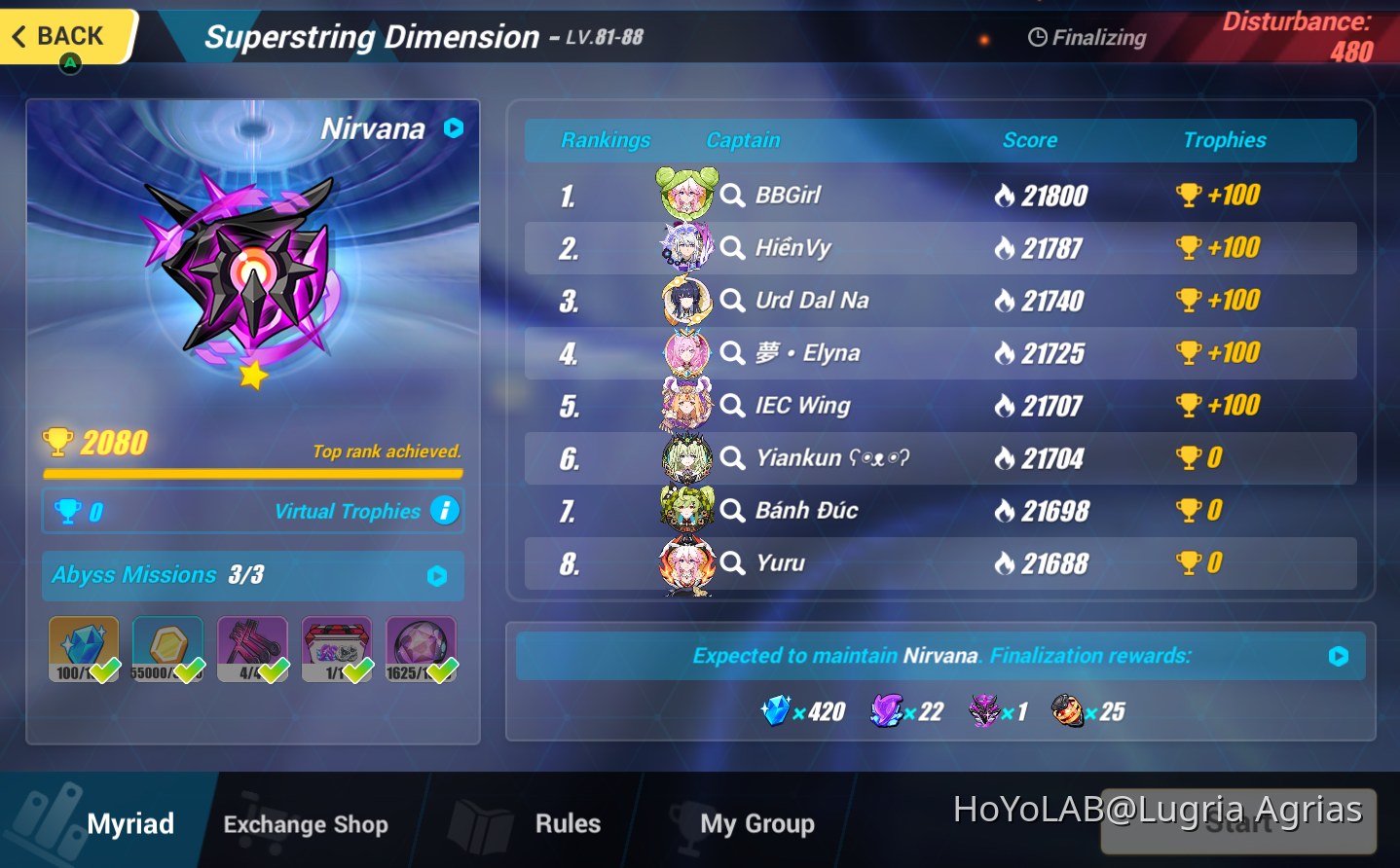Open Yuru's details via the magnifier icon
Image resolution: width=1400 pixels, height=868 pixels.
coord(732,562)
